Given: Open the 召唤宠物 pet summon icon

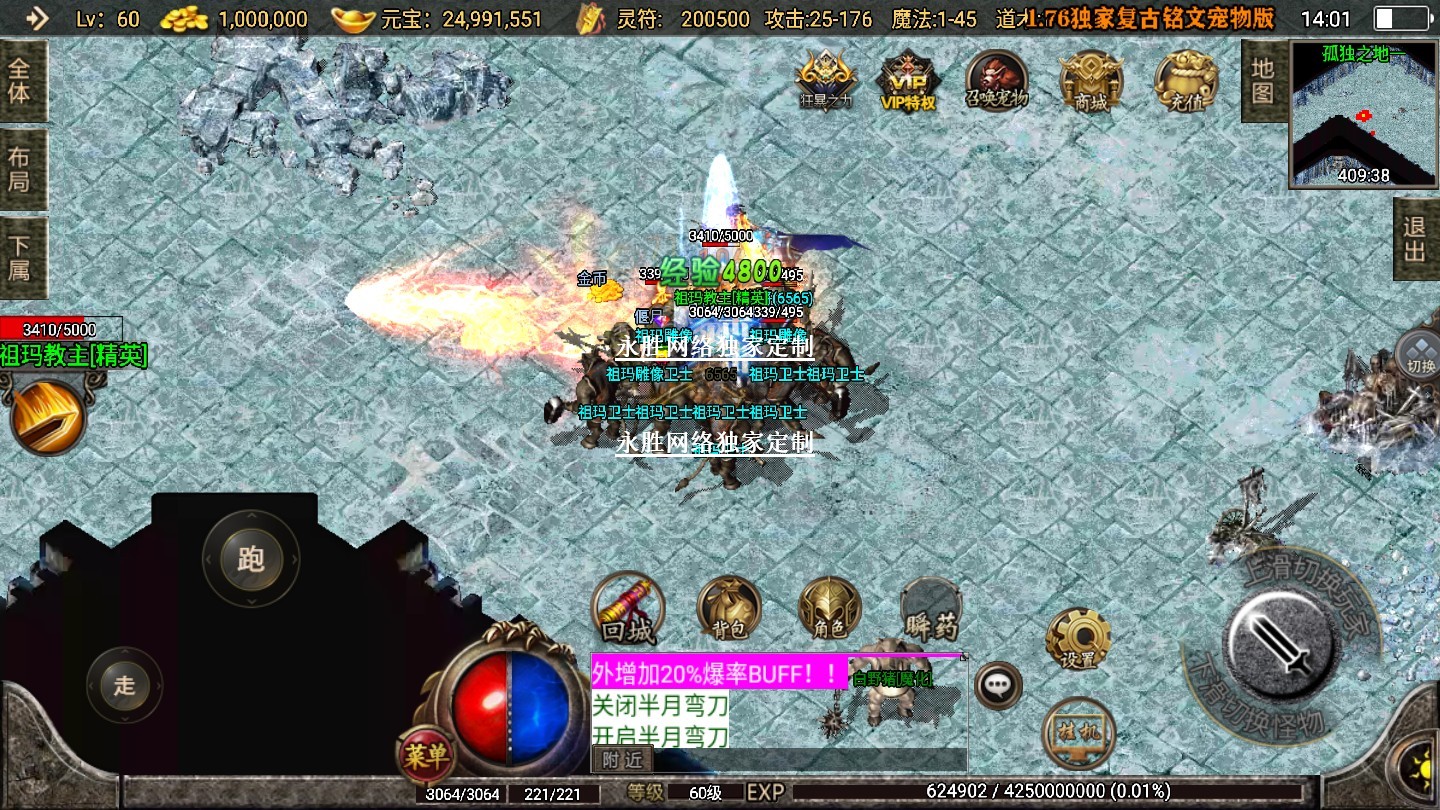Looking at the screenshot, I should tap(996, 80).
